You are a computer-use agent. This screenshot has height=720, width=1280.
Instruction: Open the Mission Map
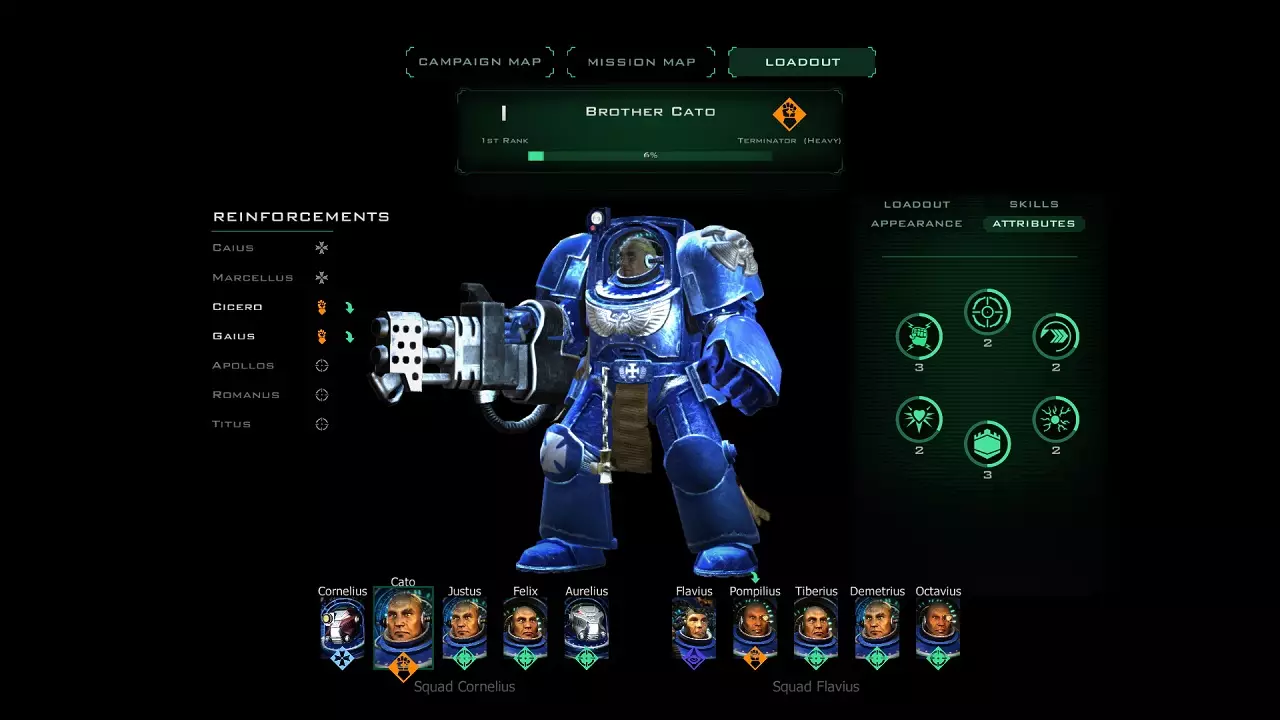[640, 61]
